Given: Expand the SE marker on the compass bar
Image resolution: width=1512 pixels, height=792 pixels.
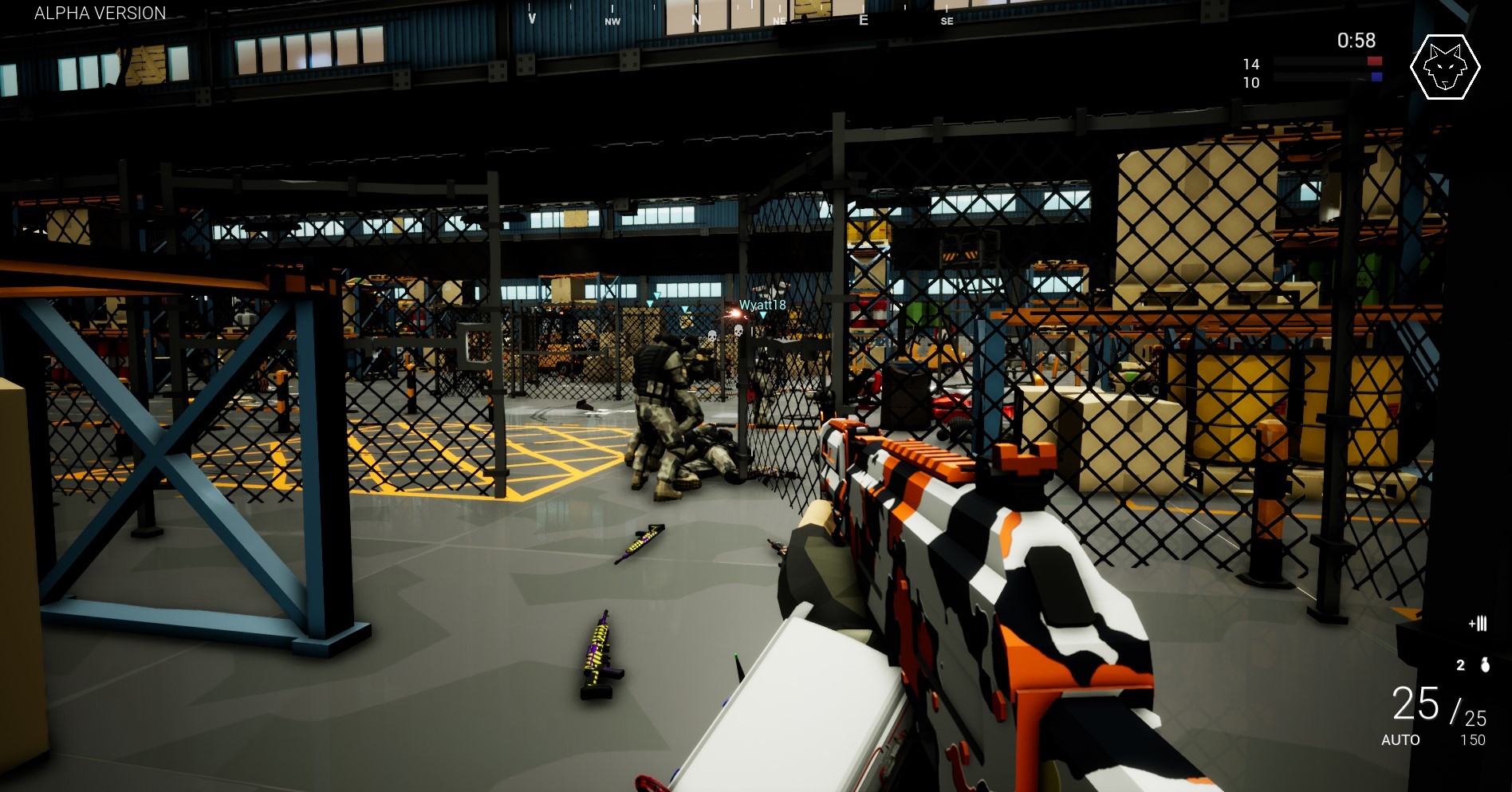Looking at the screenshot, I should (x=947, y=22).
